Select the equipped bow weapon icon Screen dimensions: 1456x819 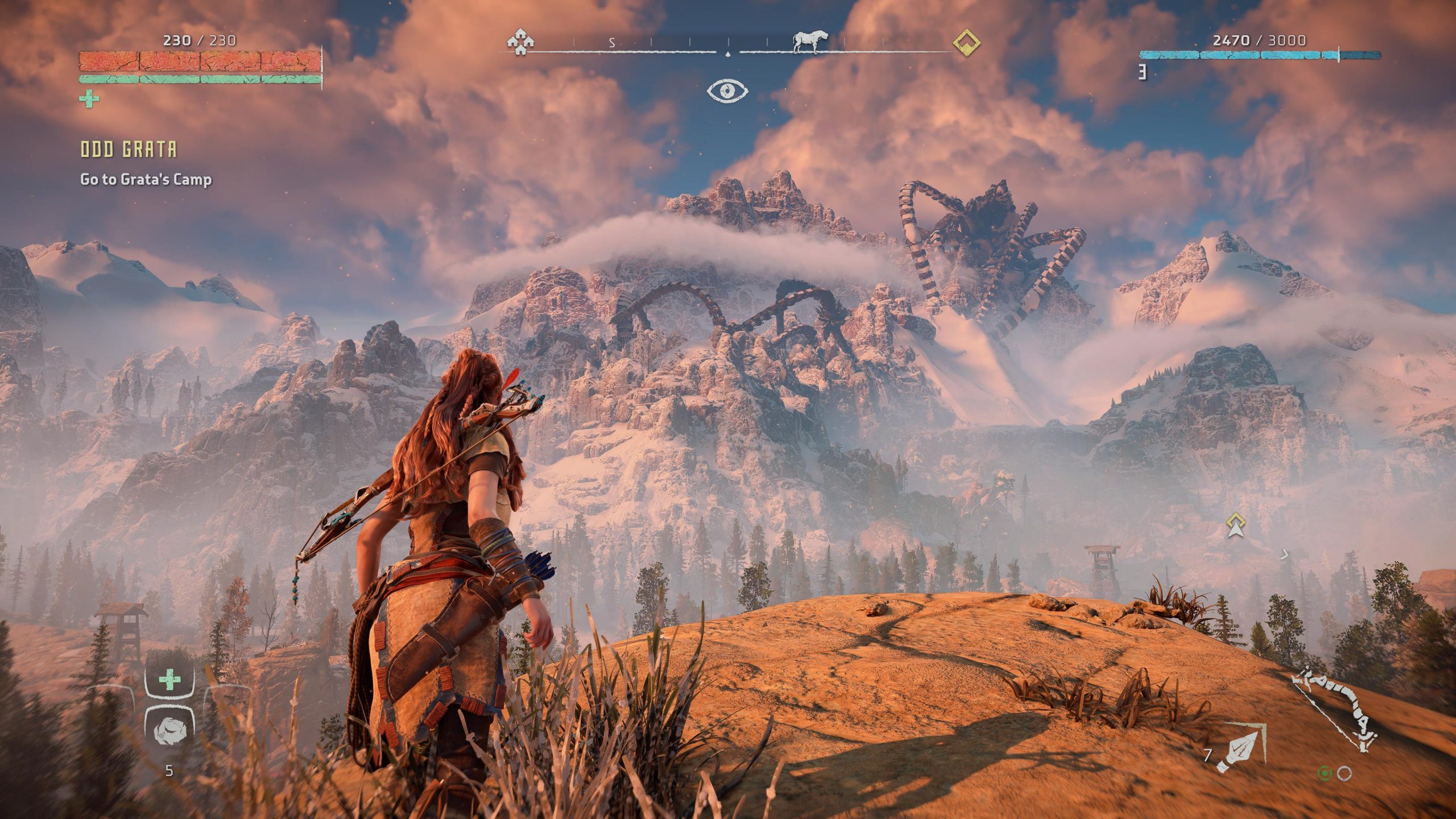click(x=1335, y=713)
